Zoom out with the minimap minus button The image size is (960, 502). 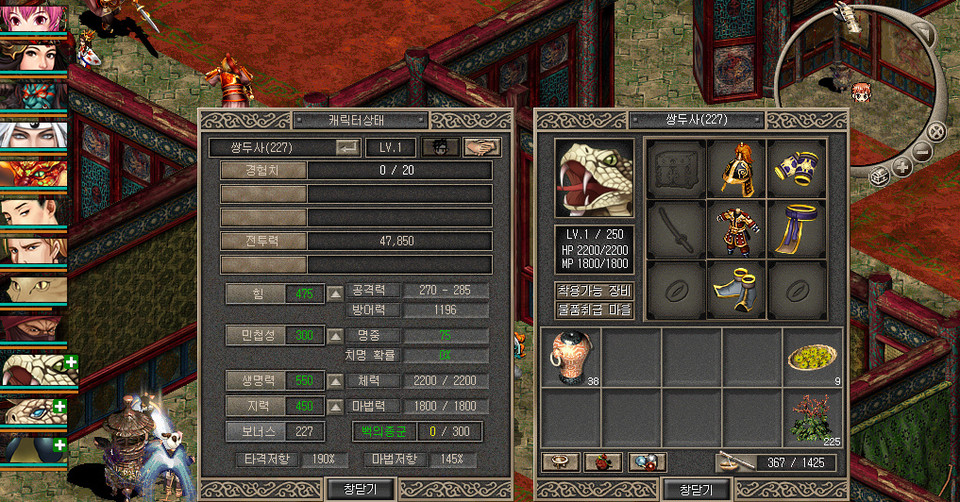point(923,153)
